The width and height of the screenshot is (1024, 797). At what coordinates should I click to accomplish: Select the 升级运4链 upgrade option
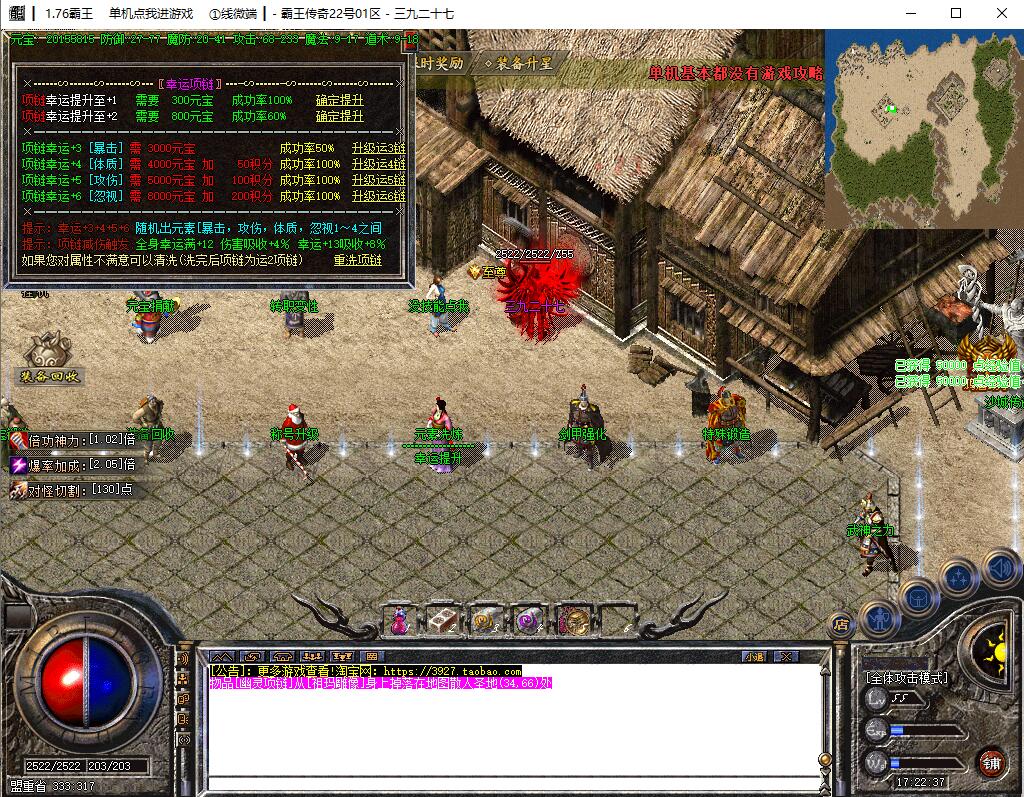[378, 164]
